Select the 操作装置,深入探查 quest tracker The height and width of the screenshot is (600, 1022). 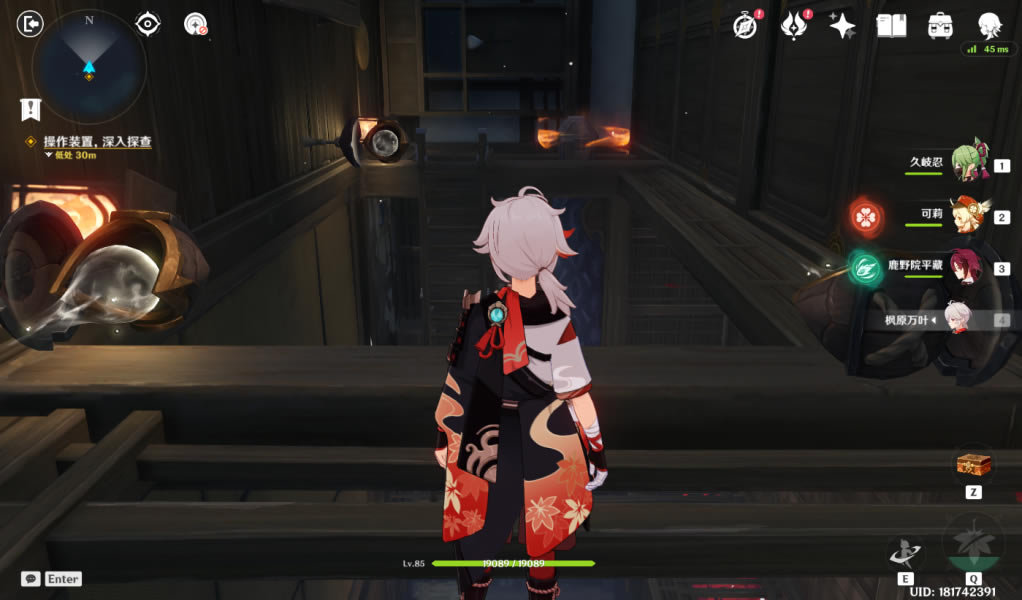(x=97, y=143)
